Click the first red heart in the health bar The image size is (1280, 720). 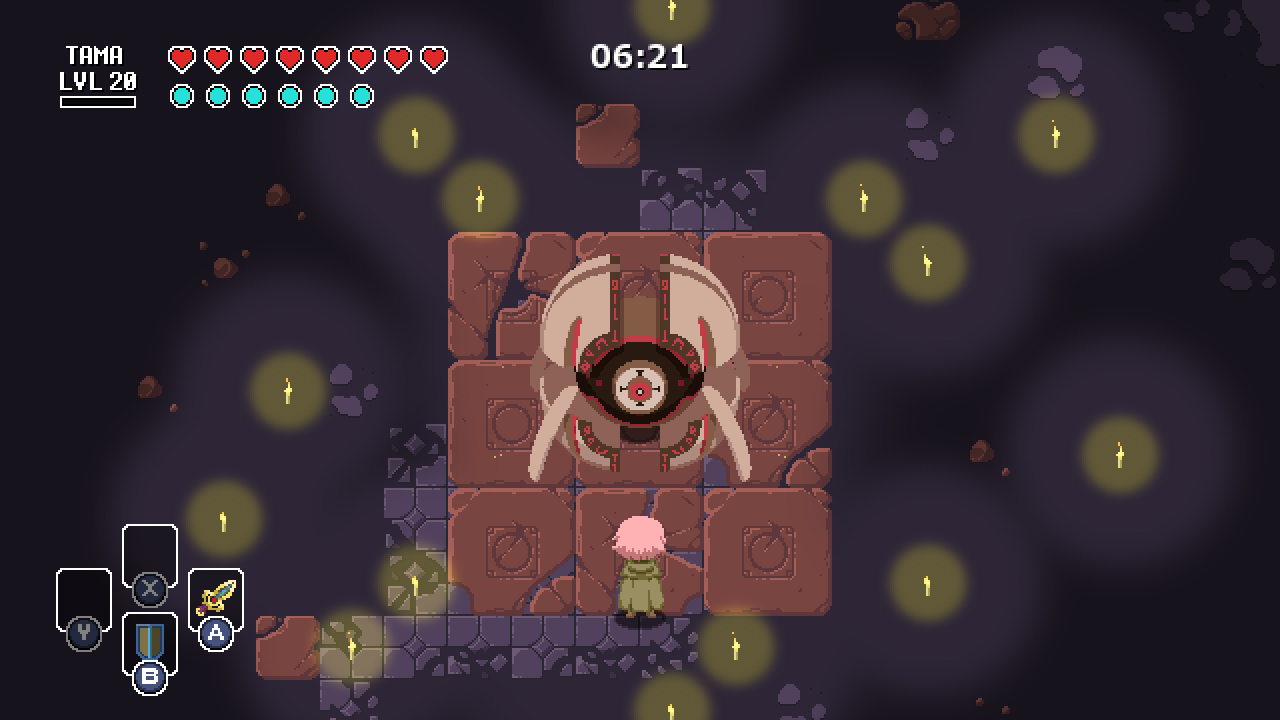(180, 57)
